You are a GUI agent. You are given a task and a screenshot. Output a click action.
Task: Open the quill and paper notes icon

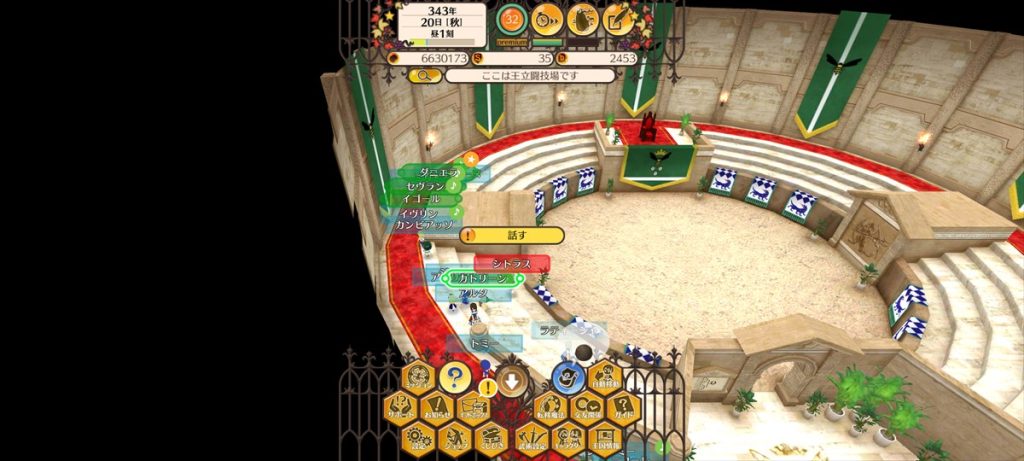click(x=618, y=19)
